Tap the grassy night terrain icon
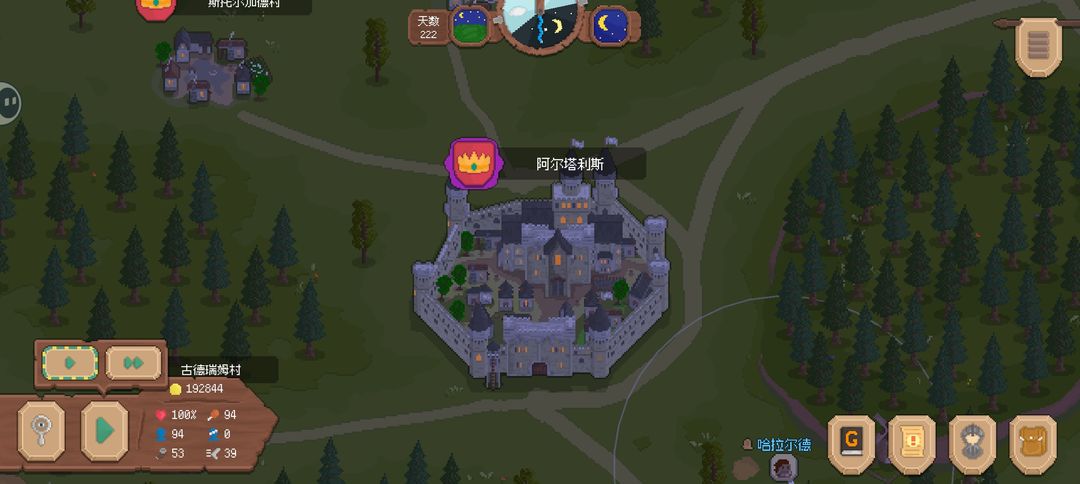1080x484 pixels. tap(470, 25)
